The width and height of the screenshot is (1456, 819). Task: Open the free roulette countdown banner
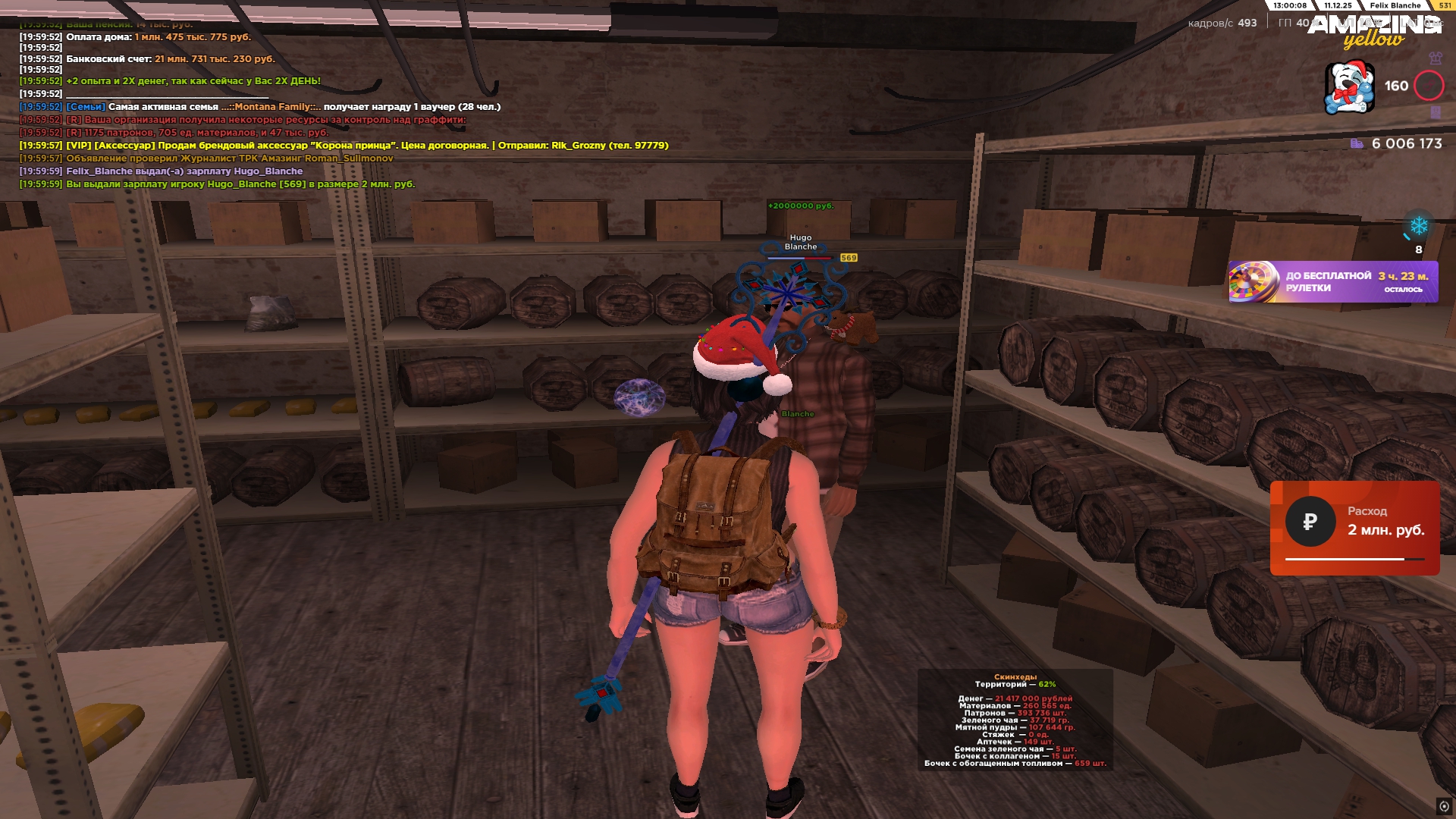(1332, 282)
